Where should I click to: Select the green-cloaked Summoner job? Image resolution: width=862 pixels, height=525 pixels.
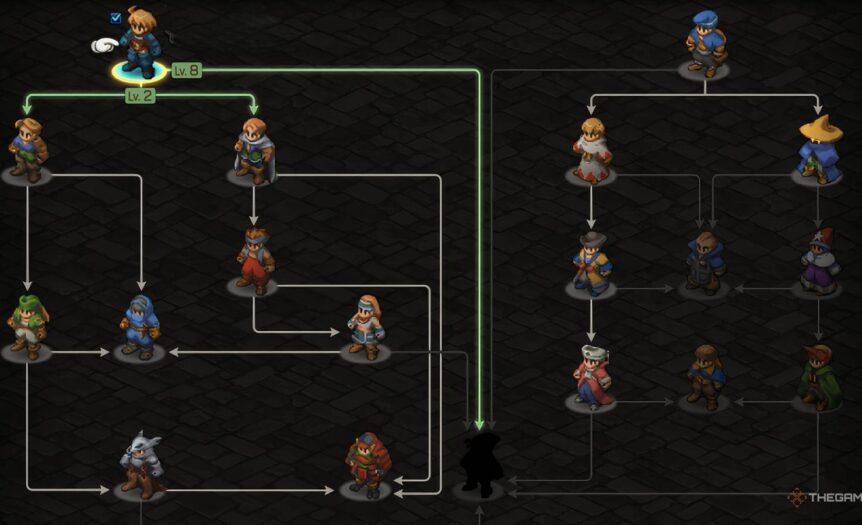818,377
